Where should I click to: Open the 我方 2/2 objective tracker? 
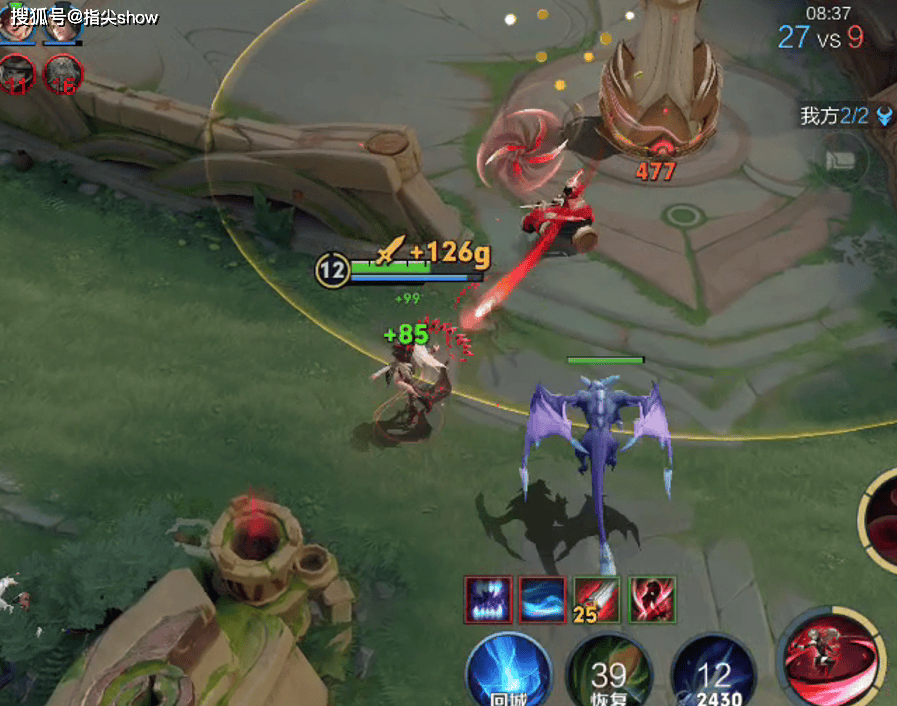click(846, 116)
